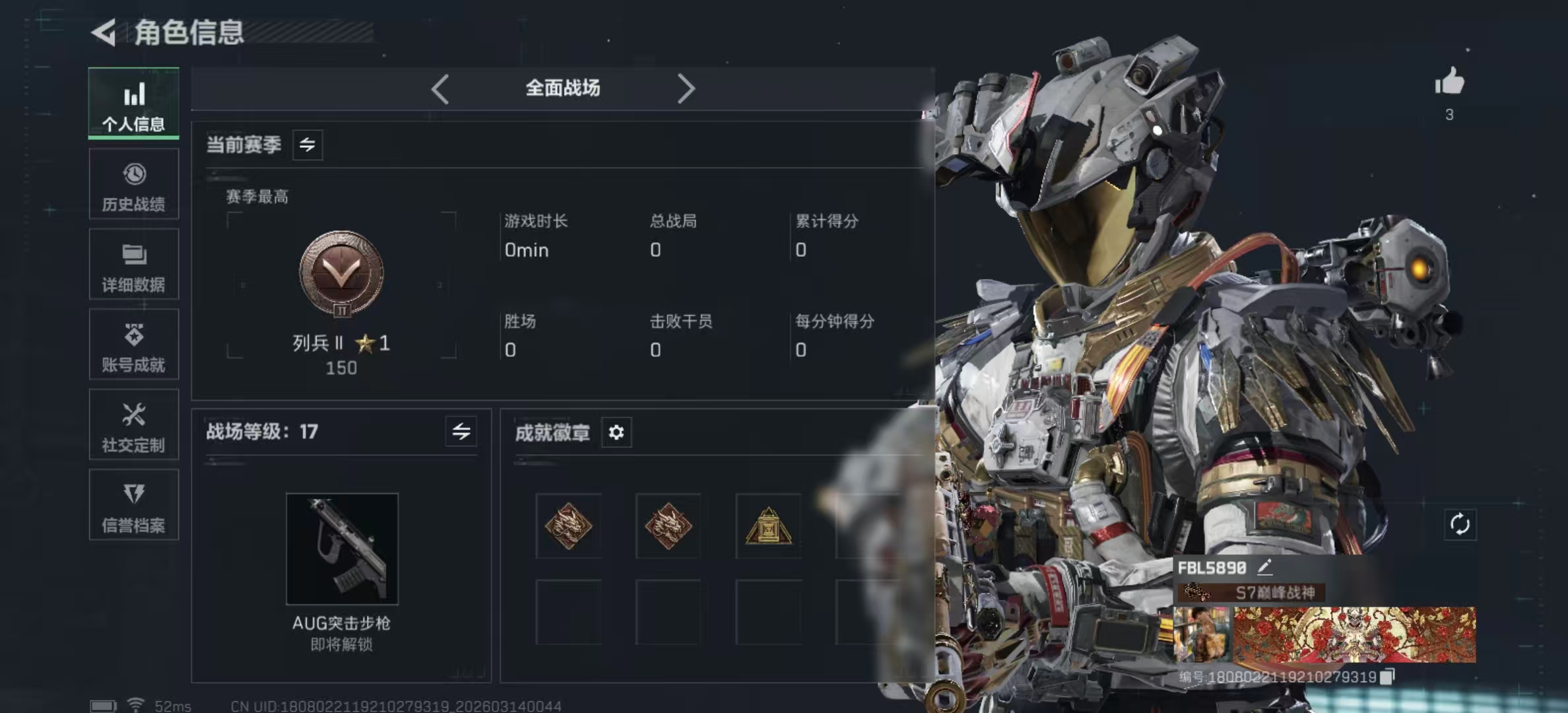Select the 全面战场 mode title
This screenshot has height=713, width=1568.
coord(562,88)
